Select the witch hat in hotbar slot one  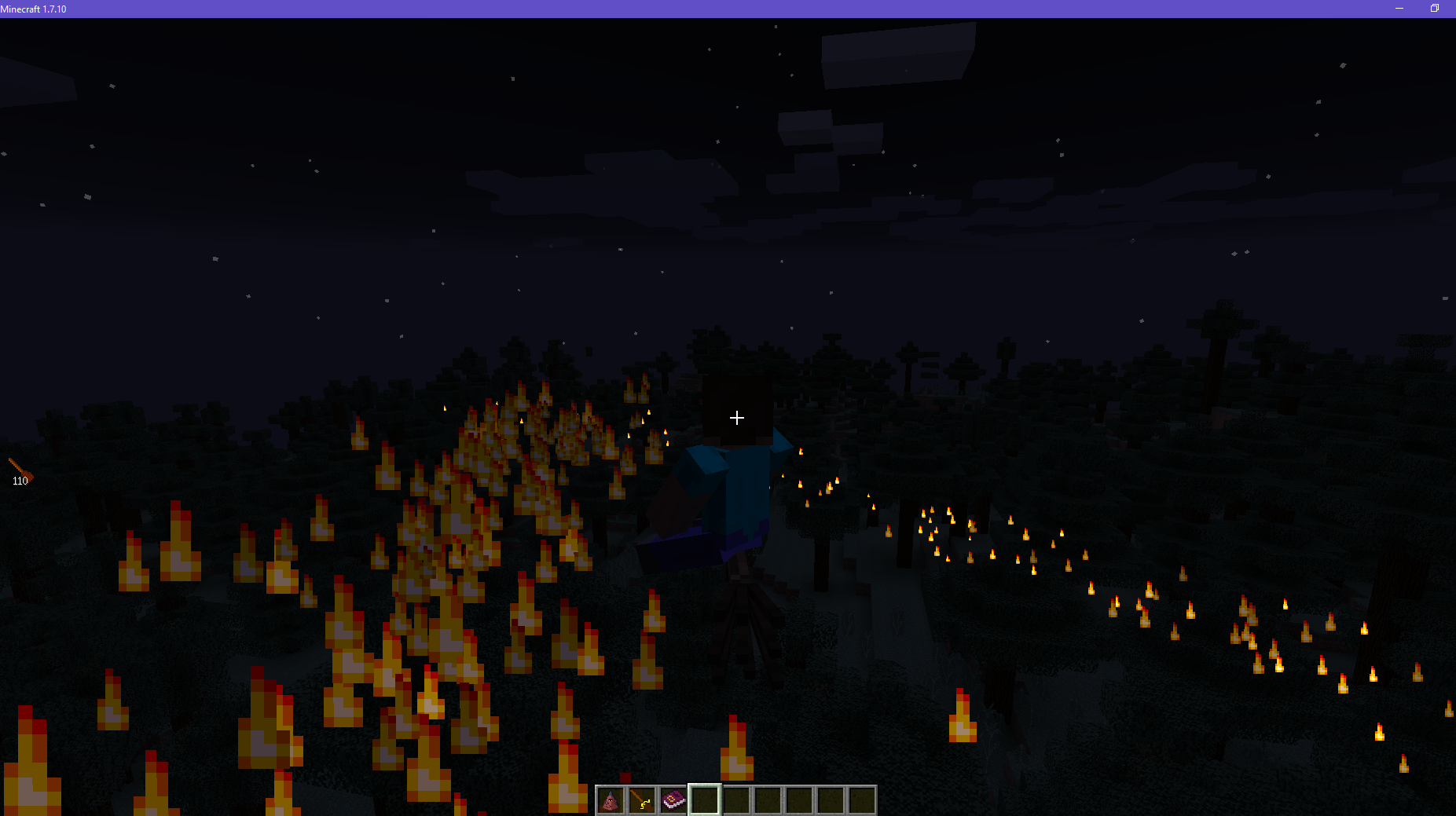click(611, 799)
